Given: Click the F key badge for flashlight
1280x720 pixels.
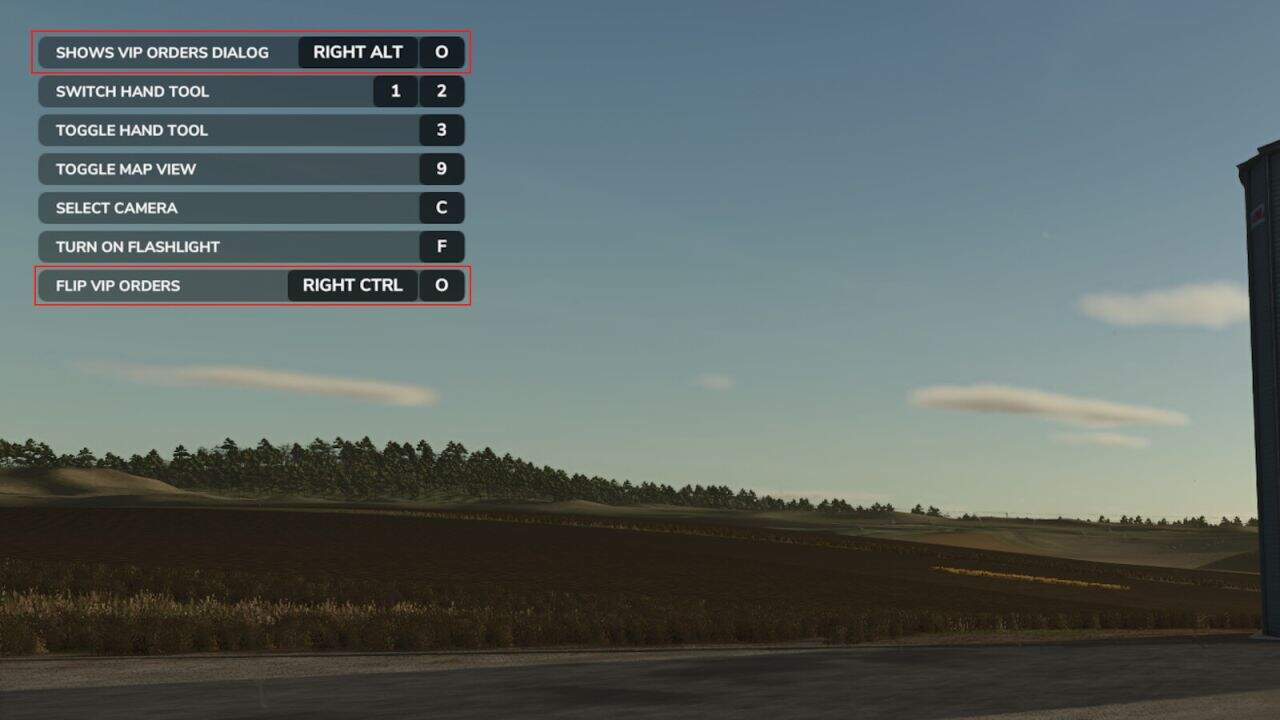Looking at the screenshot, I should coord(441,246).
